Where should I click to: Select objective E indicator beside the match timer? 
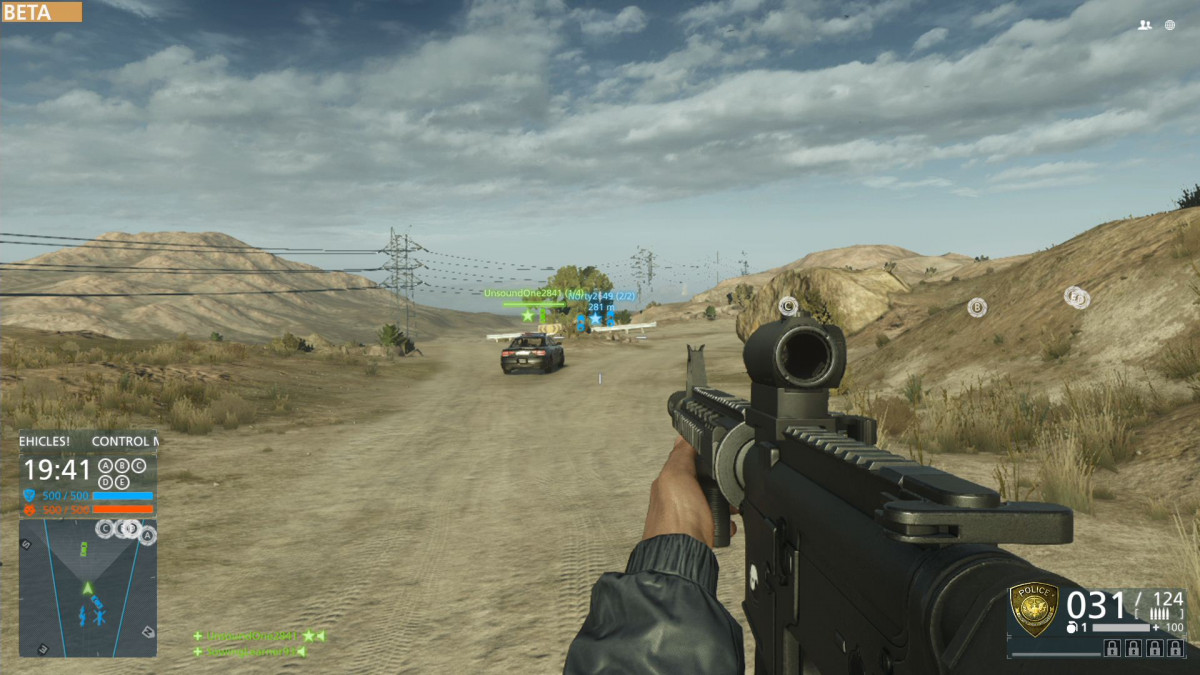coord(123,482)
